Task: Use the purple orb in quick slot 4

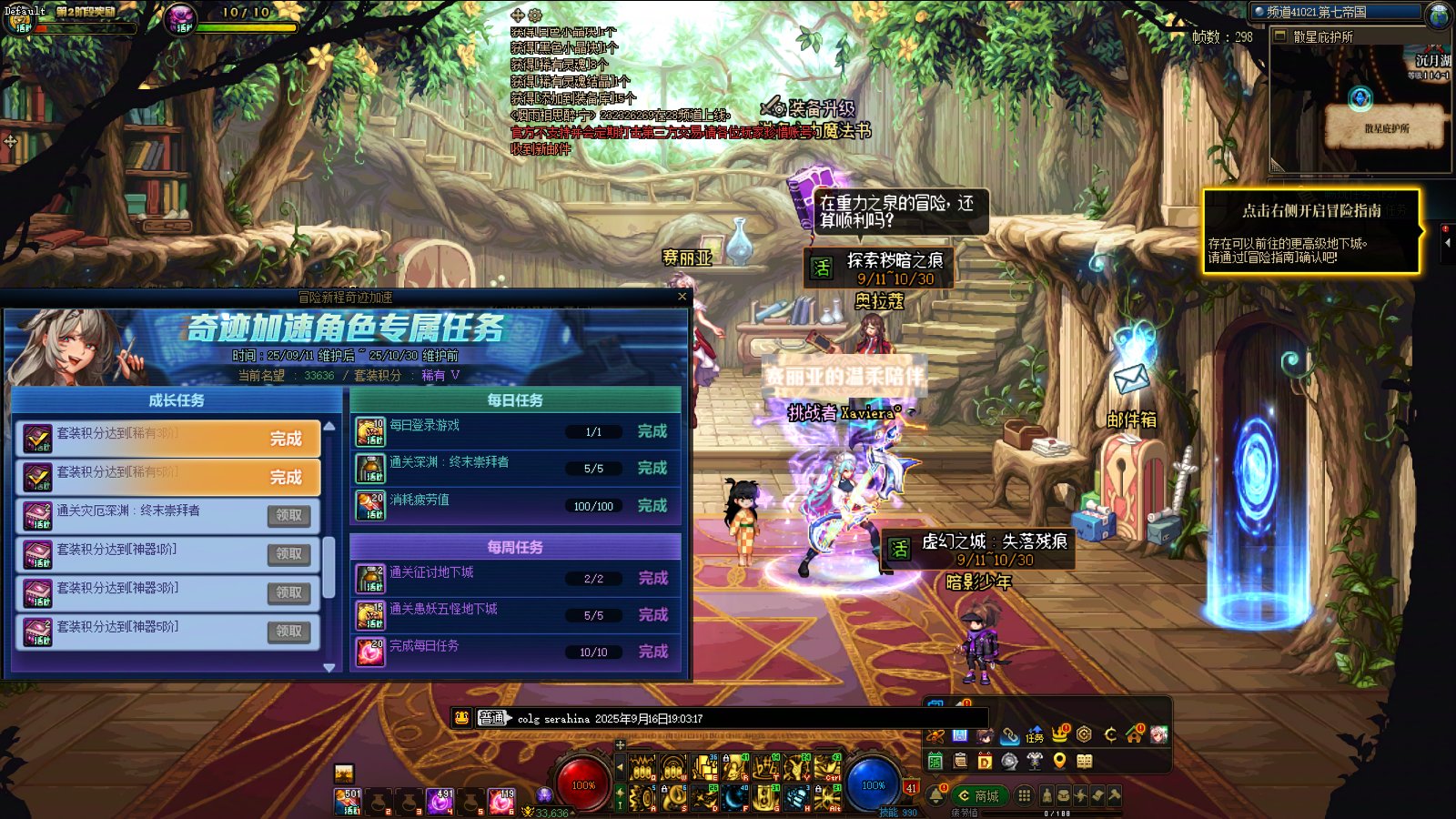Action: tap(440, 801)
